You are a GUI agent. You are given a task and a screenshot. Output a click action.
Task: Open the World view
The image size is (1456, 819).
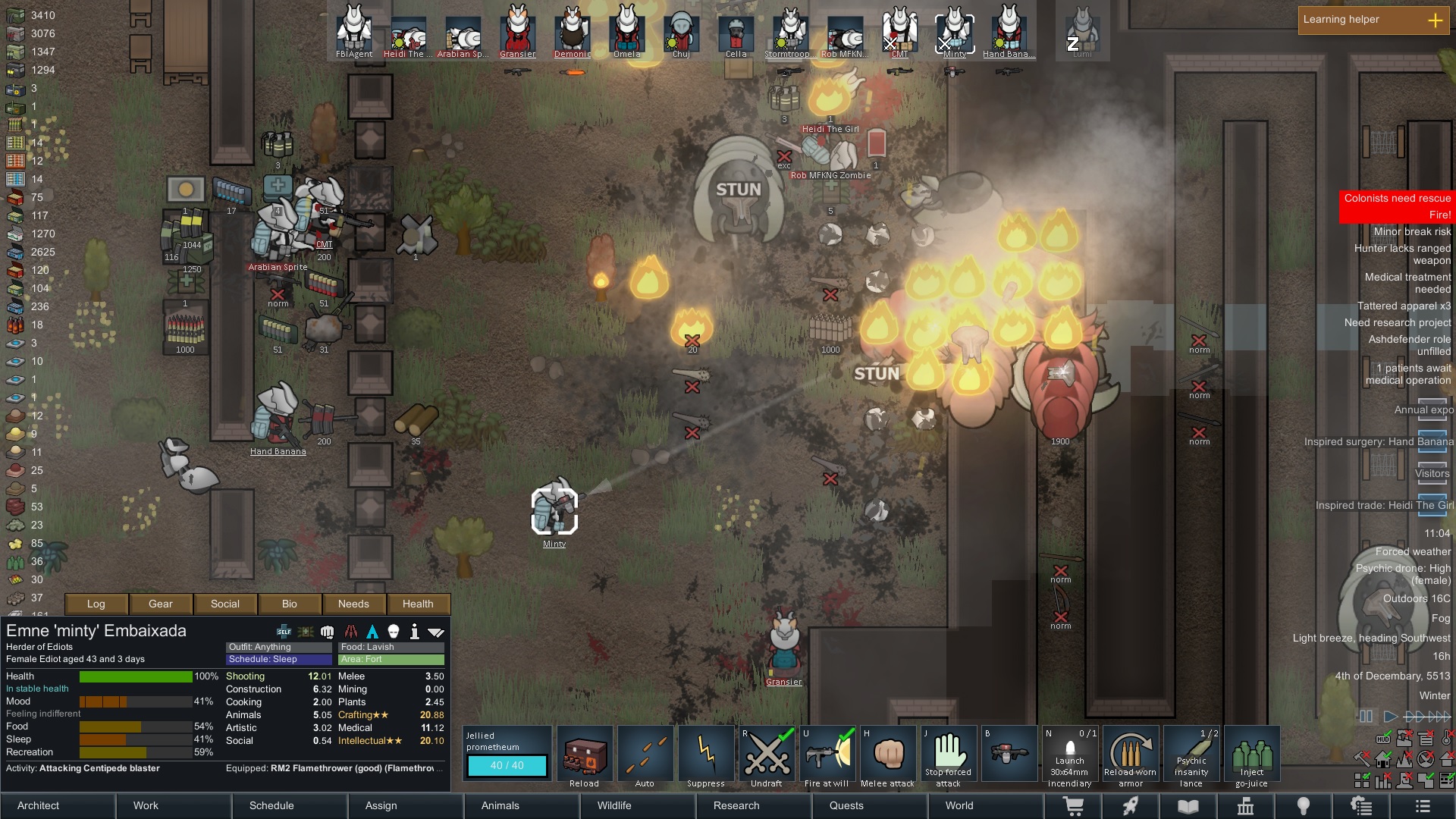(x=959, y=805)
